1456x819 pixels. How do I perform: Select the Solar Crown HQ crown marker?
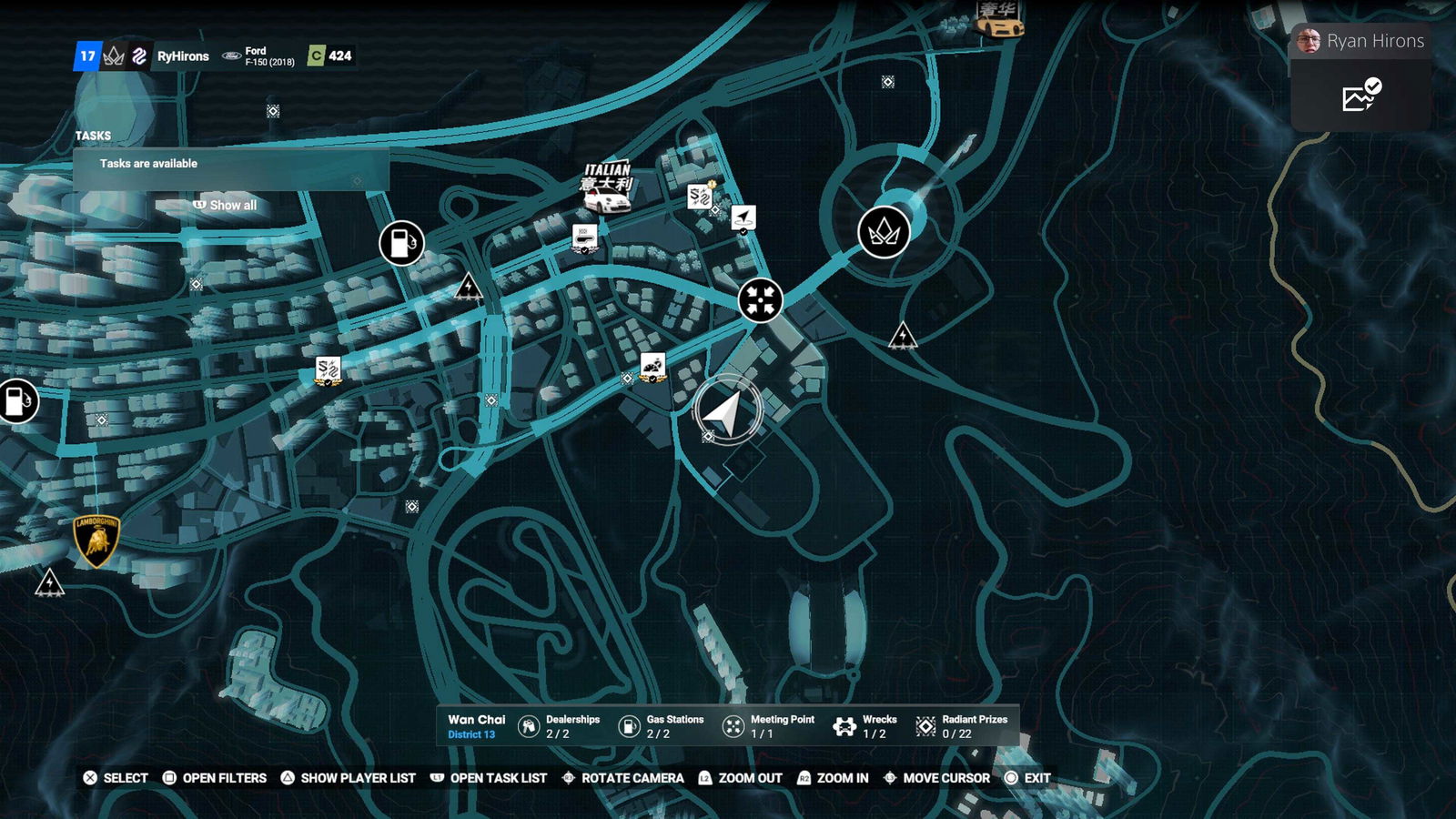[x=884, y=232]
